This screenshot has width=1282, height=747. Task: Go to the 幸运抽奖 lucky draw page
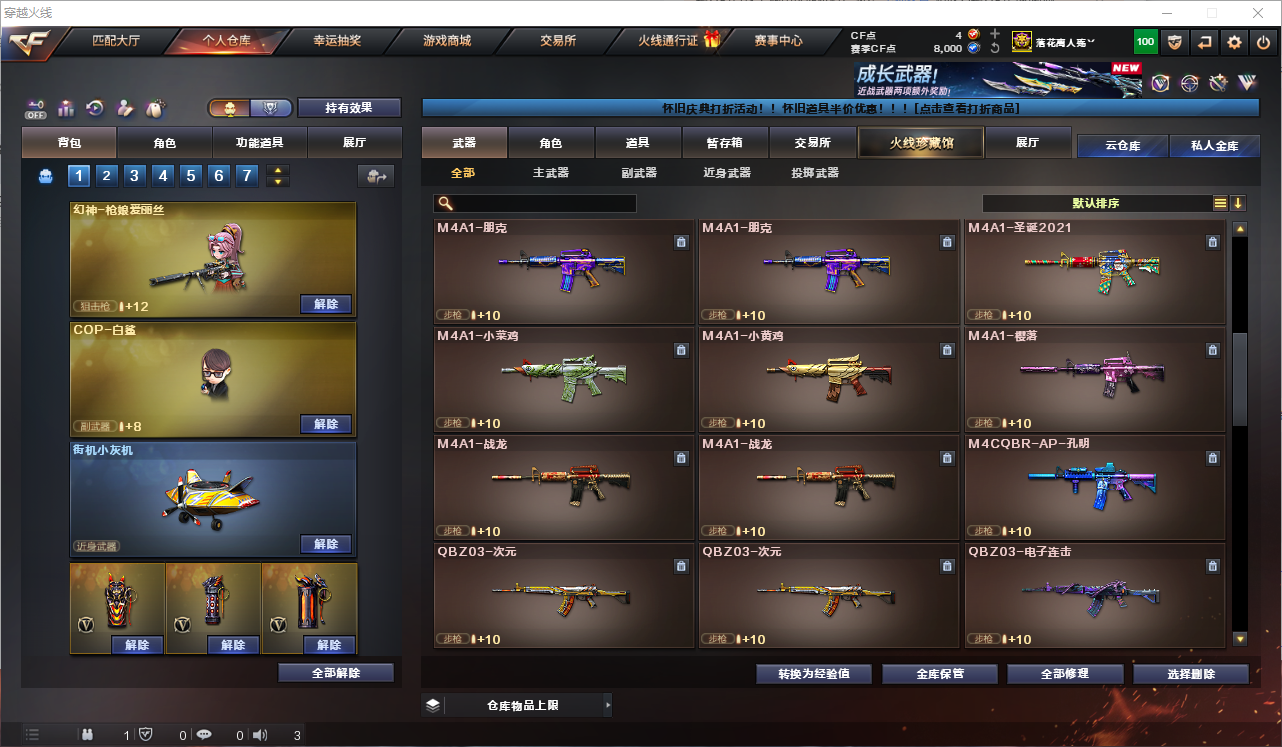[x=337, y=41]
